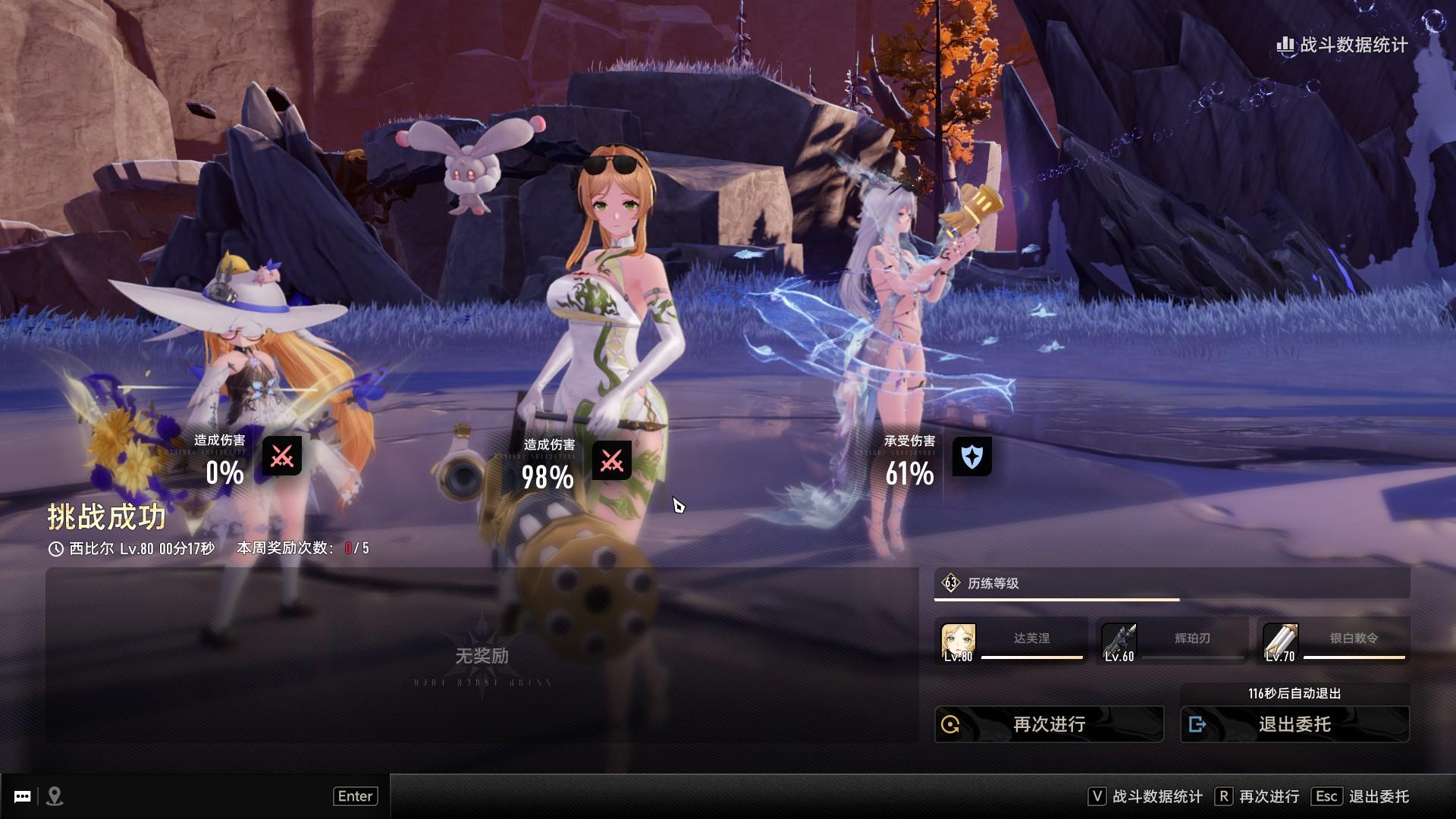Click the bottom bar 战斗数据统计 shortcut
This screenshot has width=1456, height=819.
coord(1146,796)
